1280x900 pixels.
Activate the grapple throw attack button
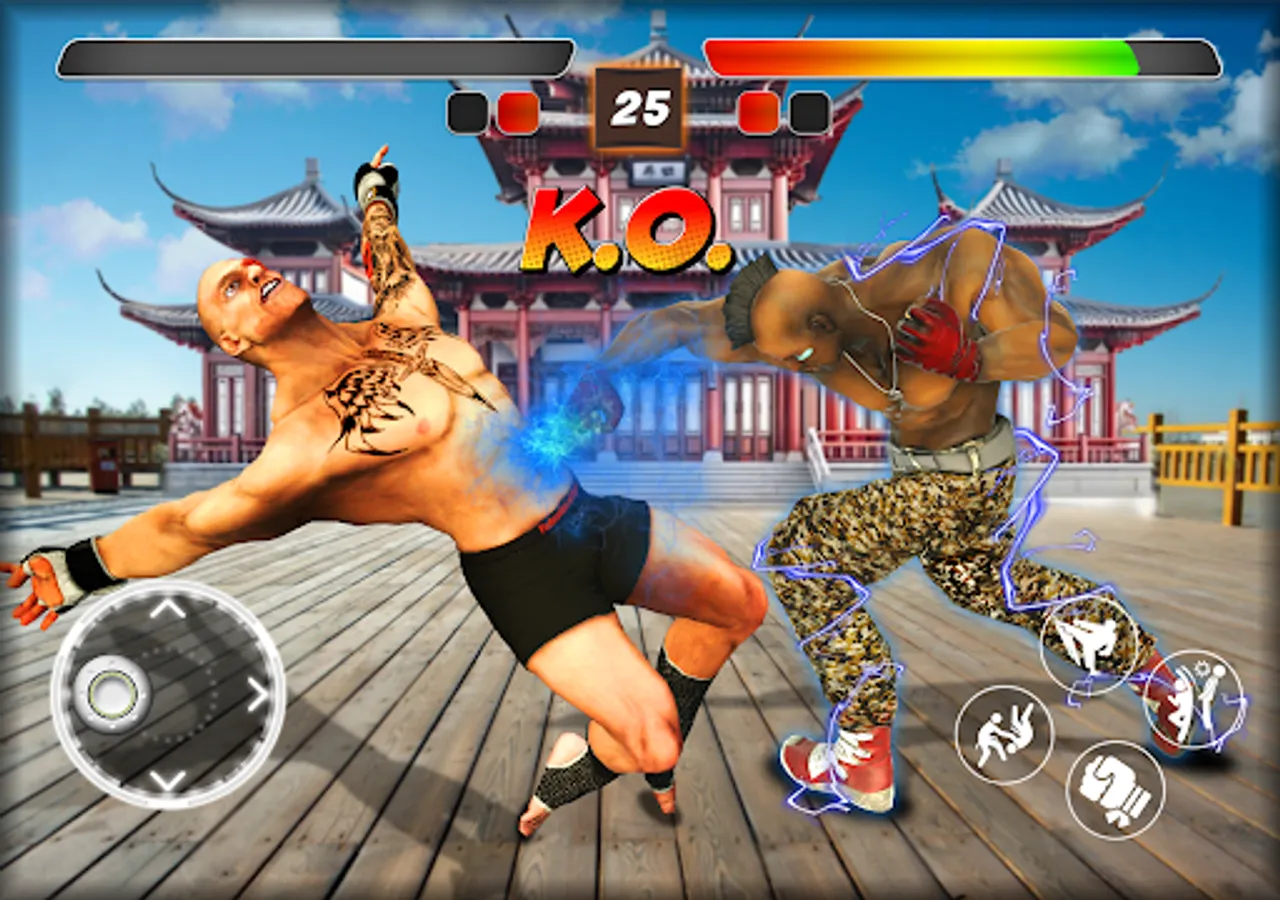[x=1002, y=733]
